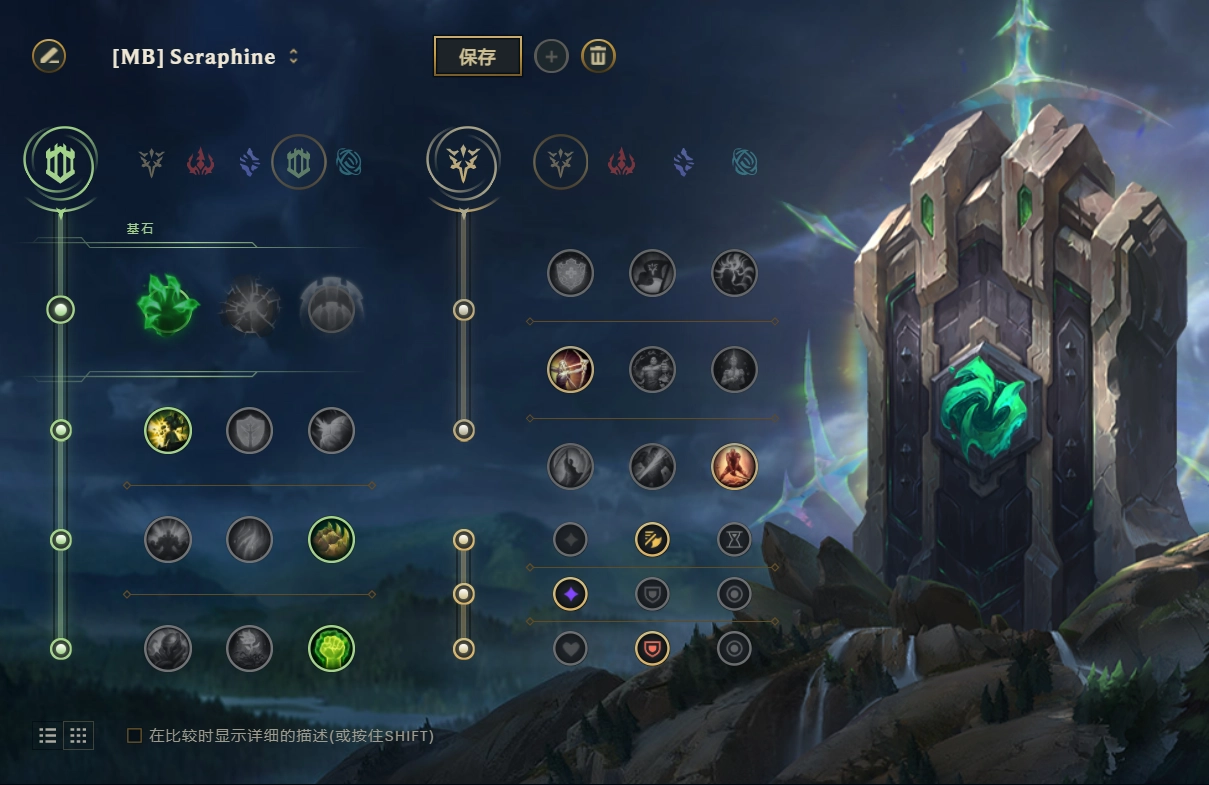Open the [MB] Seraphine rune page dropdown
Image resolution: width=1209 pixels, height=785 pixels.
click(293, 57)
